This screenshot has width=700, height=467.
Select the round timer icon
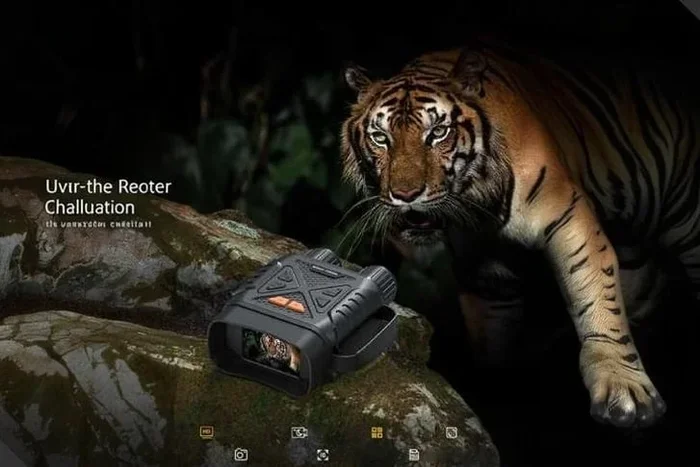pos(451,432)
